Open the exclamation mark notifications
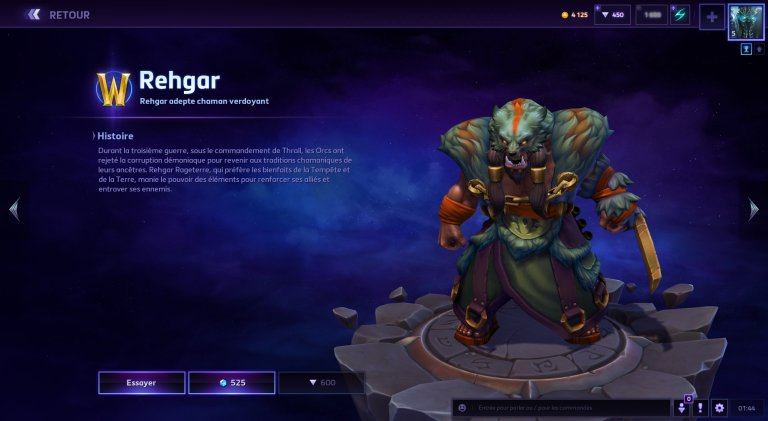This screenshot has width=768, height=421. click(701, 408)
